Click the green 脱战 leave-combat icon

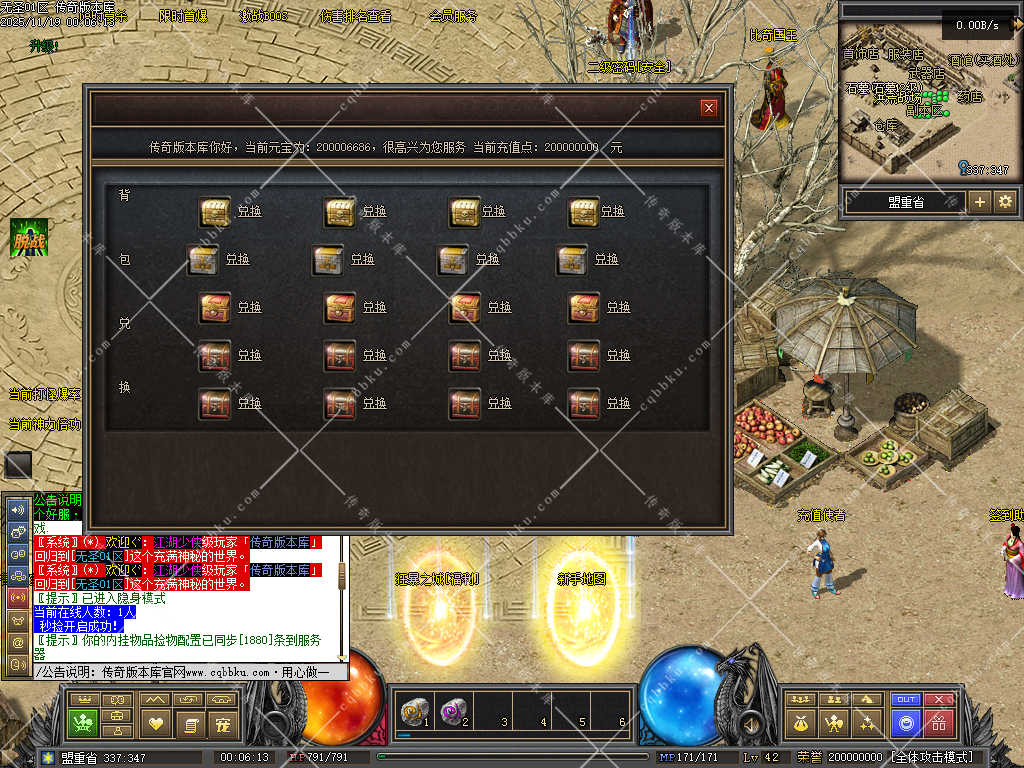coord(29,238)
